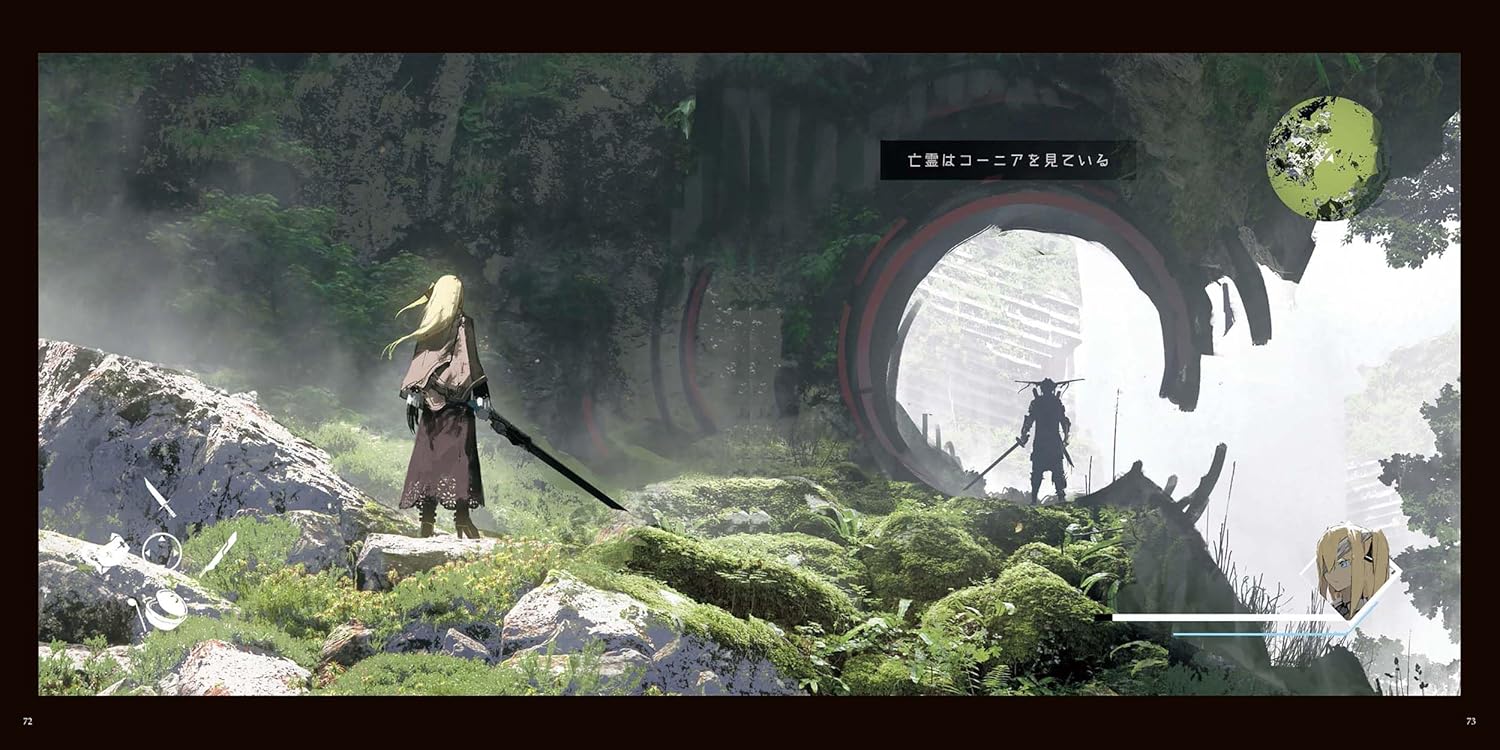Click the up arrow of the d-pad indicator
Viewport: 1500px width, 750px height.
pos(161,539)
